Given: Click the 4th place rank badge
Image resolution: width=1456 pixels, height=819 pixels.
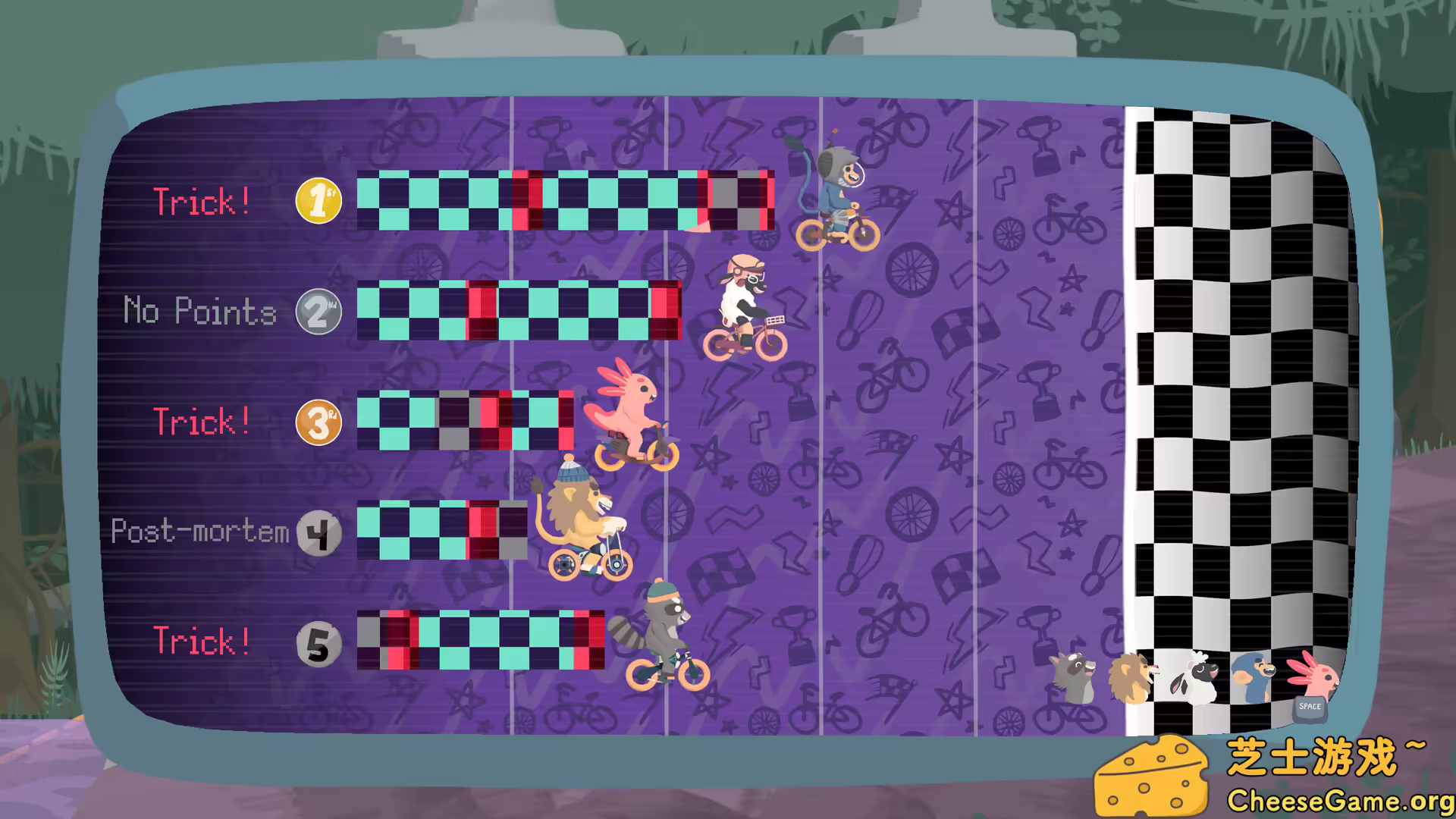Looking at the screenshot, I should click(318, 533).
